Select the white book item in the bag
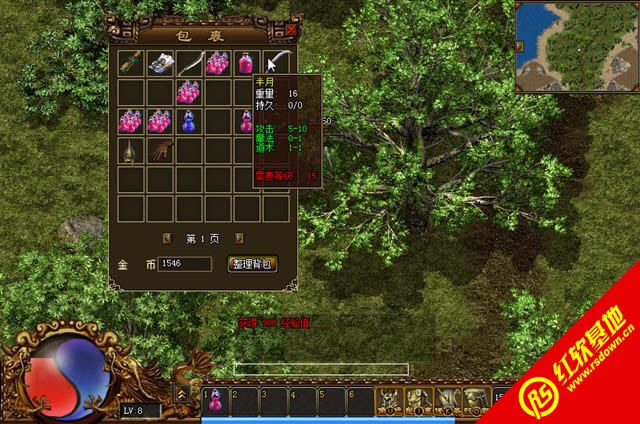The width and height of the screenshot is (640, 424). point(161,64)
